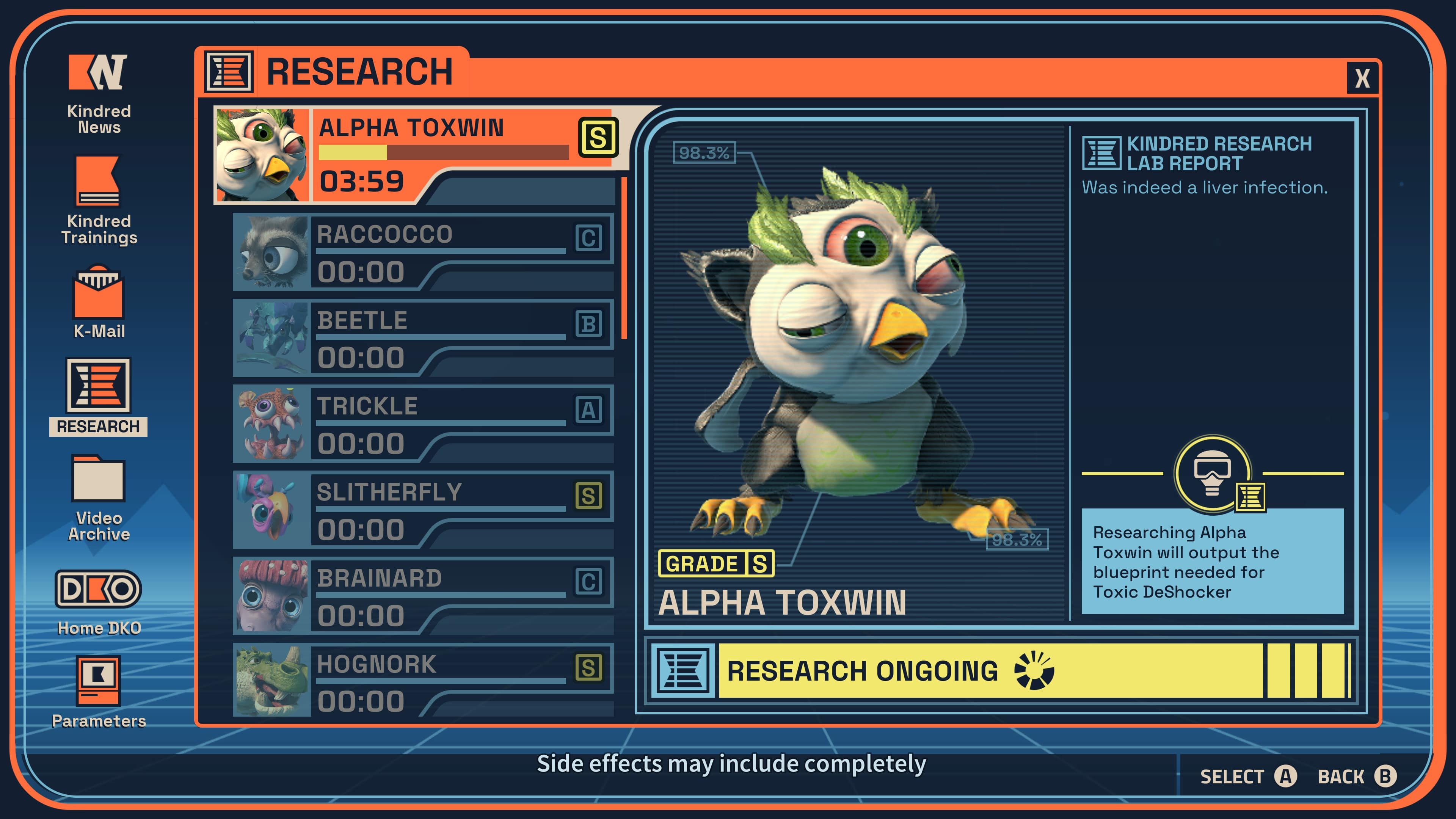Choose the Brainard research row

[x=423, y=596]
